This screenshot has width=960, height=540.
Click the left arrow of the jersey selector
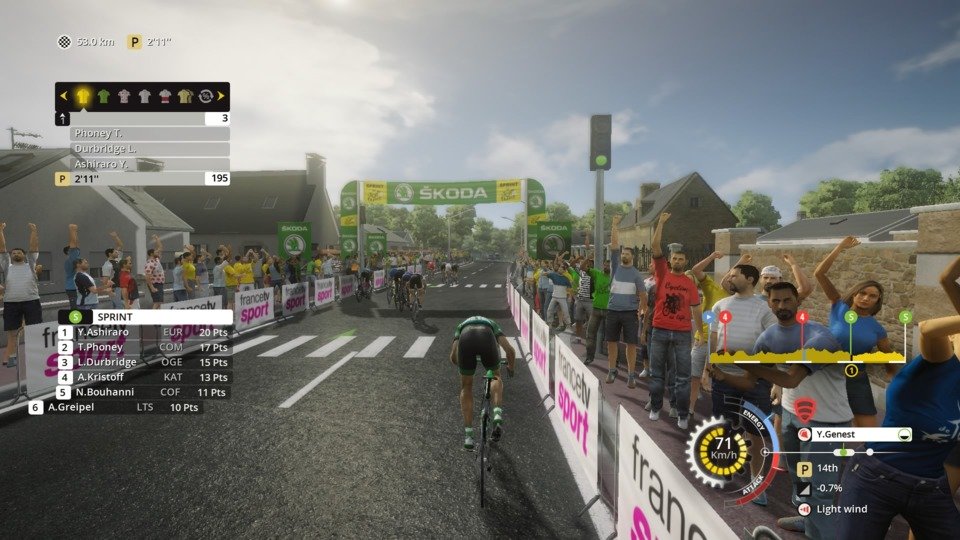pyautogui.click(x=65, y=96)
